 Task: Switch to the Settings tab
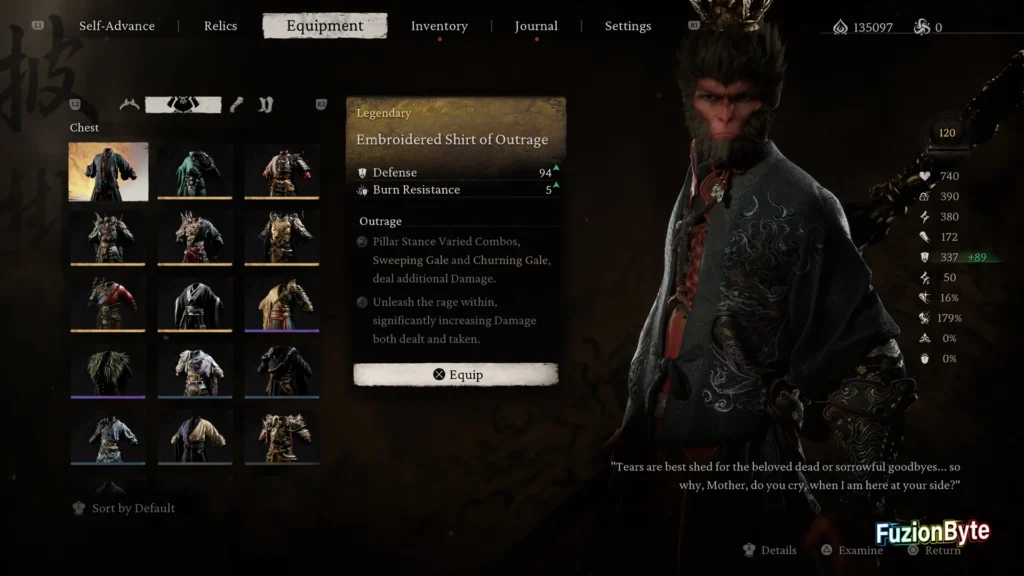(628, 26)
